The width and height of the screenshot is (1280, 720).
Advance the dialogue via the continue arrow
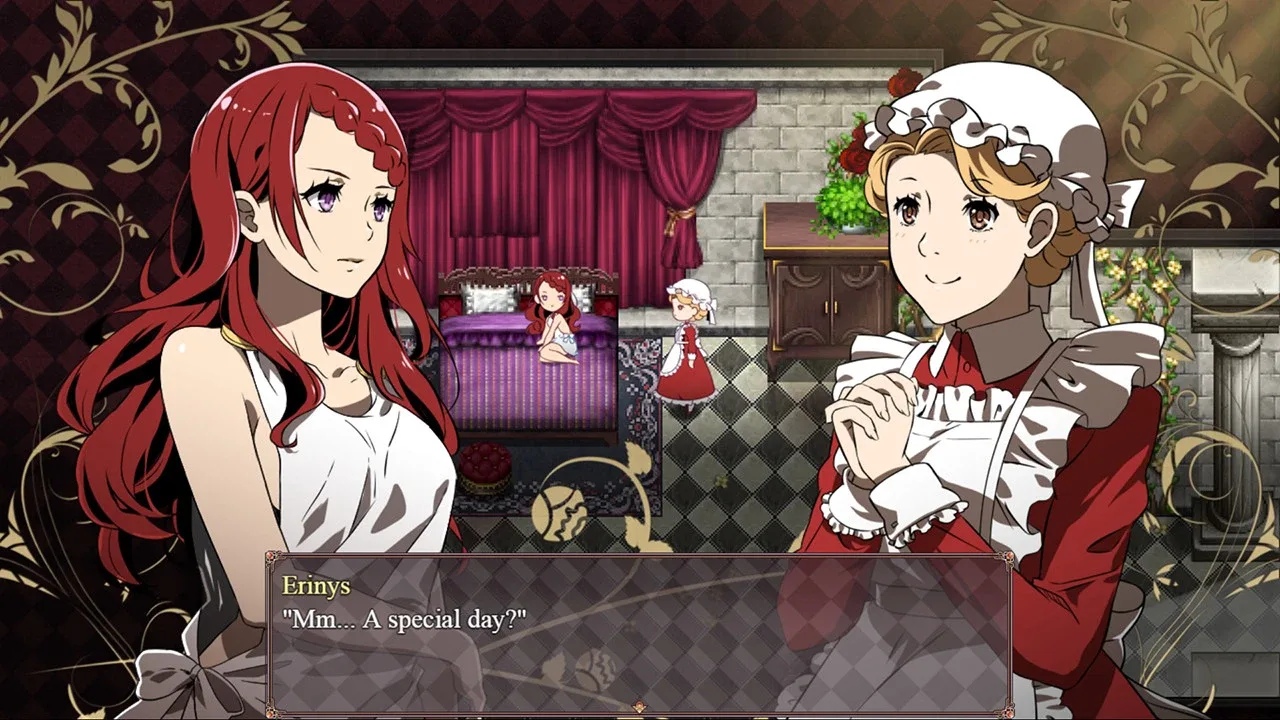tap(639, 707)
